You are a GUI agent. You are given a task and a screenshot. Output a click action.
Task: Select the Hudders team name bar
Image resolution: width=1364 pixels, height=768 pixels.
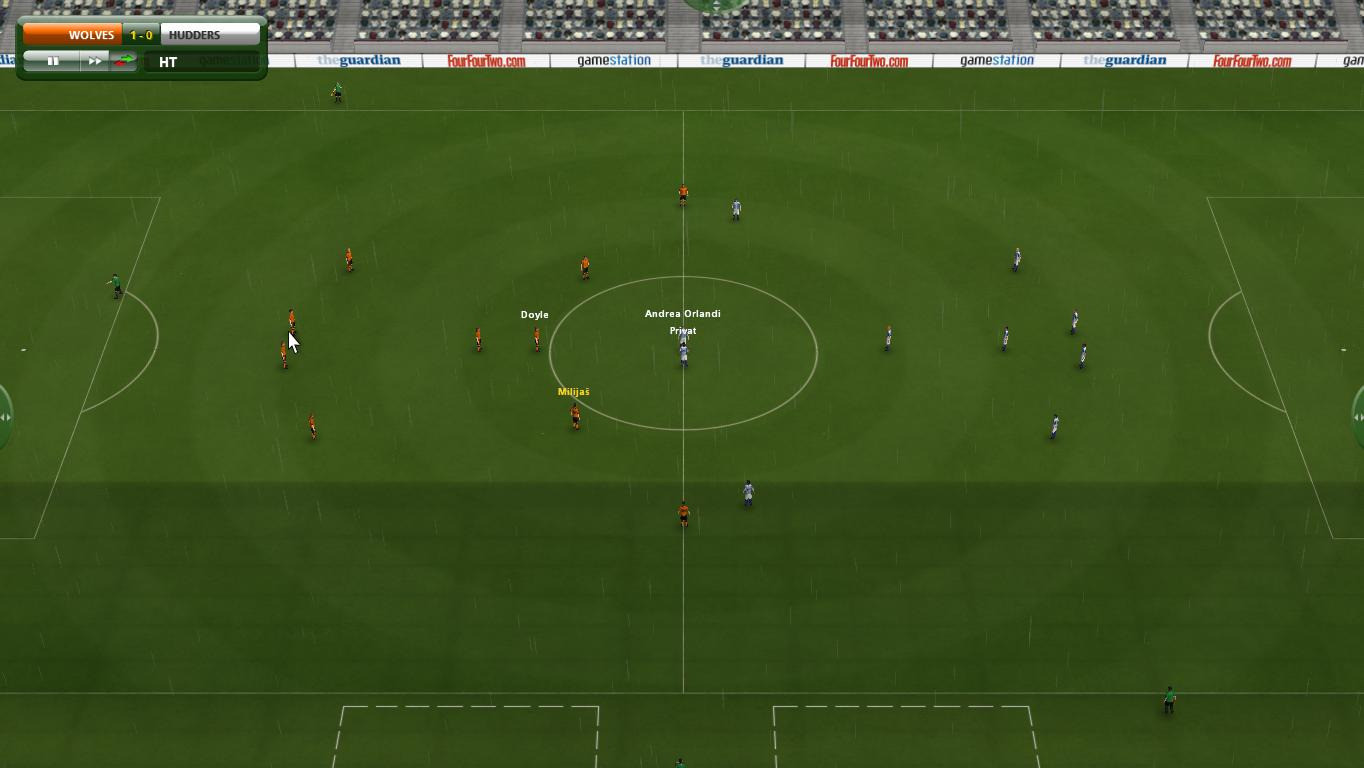[209, 35]
